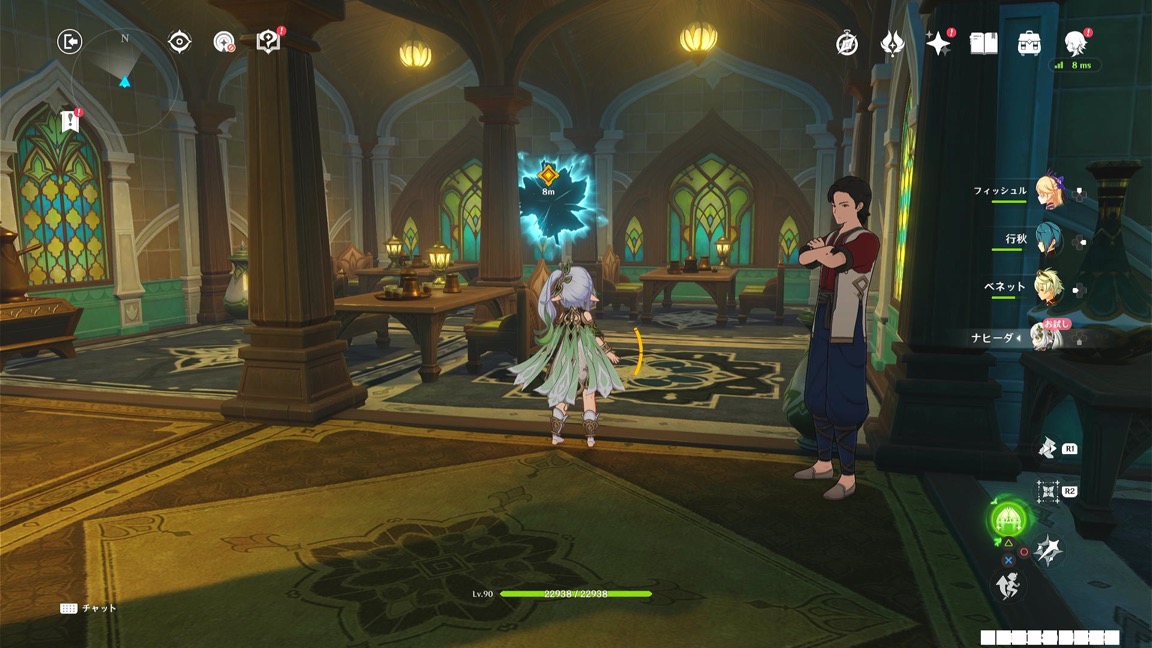This screenshot has width=1152, height=648.
Task: Open the winged Battle Pass icon
Action: pos(892,43)
